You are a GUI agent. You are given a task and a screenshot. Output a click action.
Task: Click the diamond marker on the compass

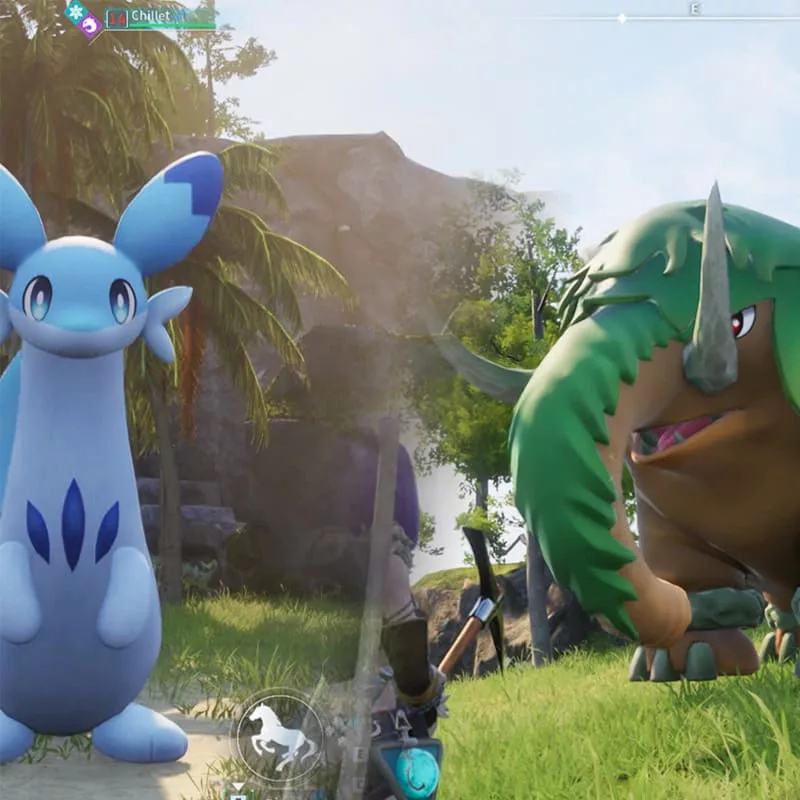[622, 18]
